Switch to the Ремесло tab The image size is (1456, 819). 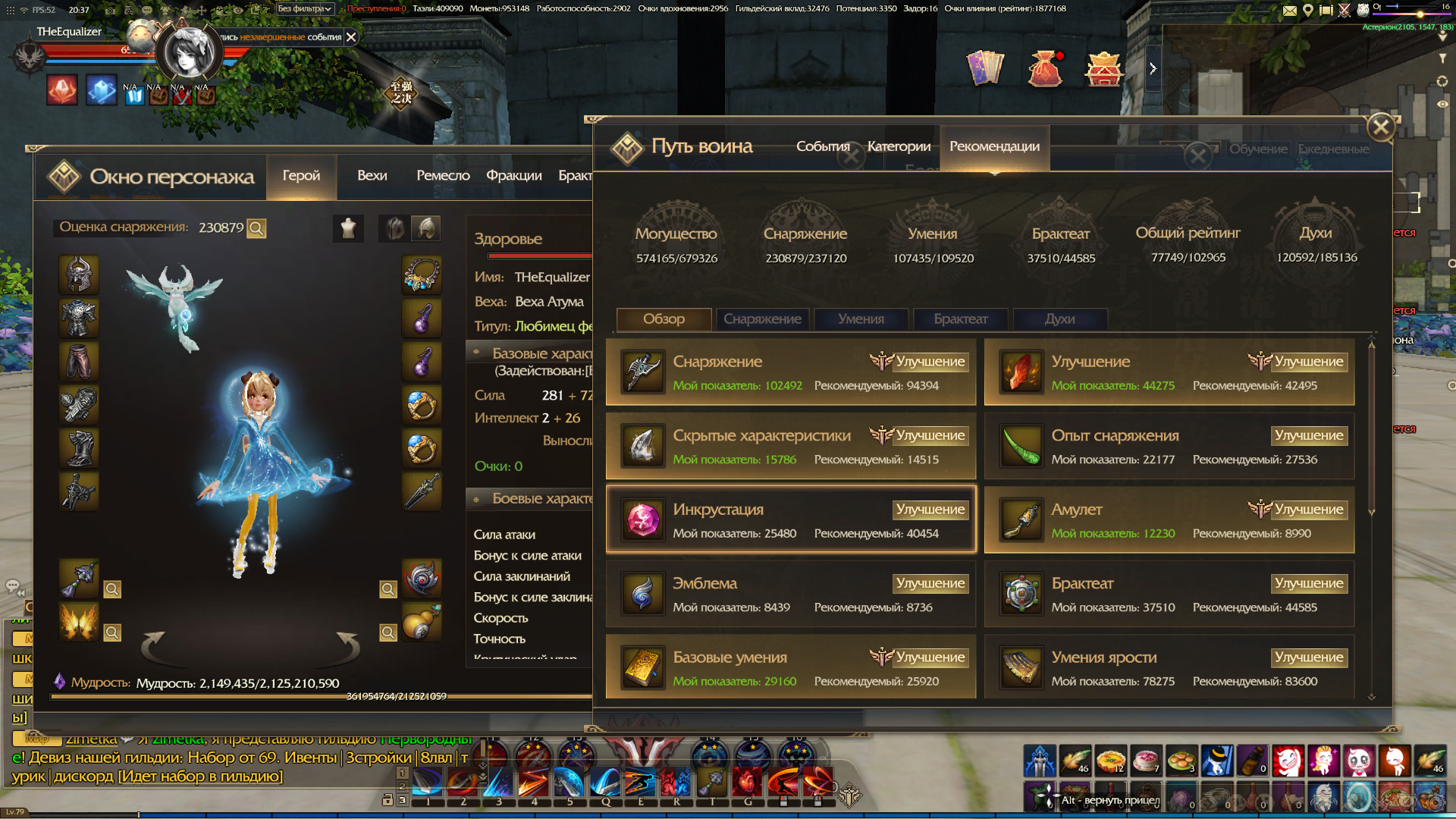coord(443,175)
